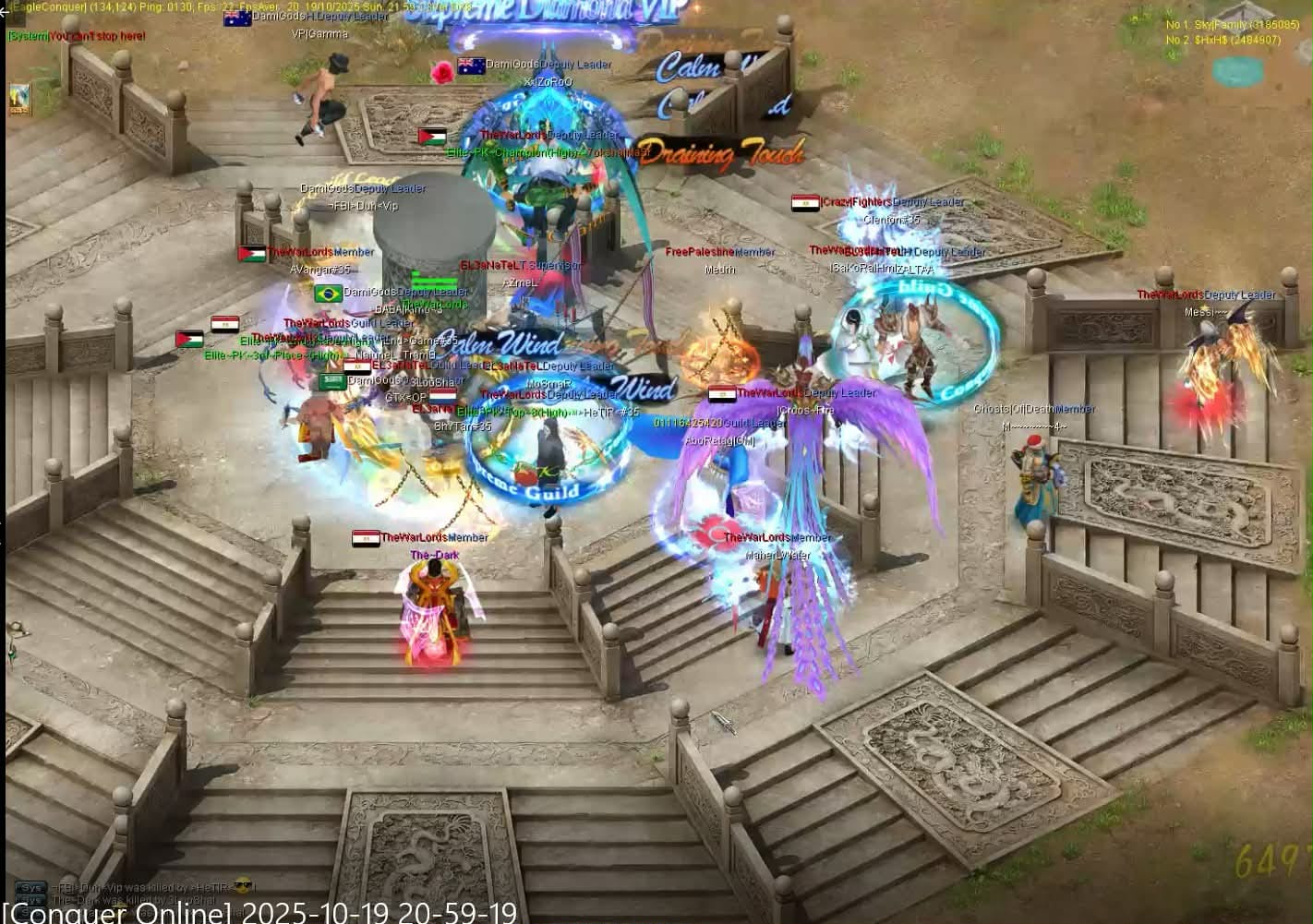Click the white back arrow in the corner
1313x924 pixels.
pyautogui.click(x=5, y=11)
